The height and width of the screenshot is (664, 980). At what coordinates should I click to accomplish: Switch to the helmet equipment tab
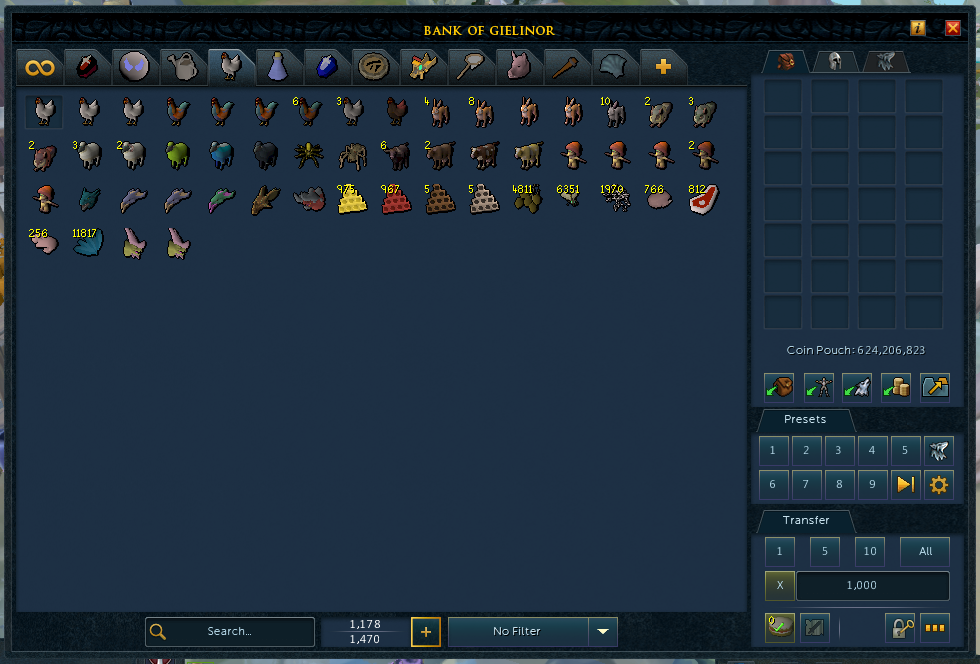pyautogui.click(x=833, y=62)
